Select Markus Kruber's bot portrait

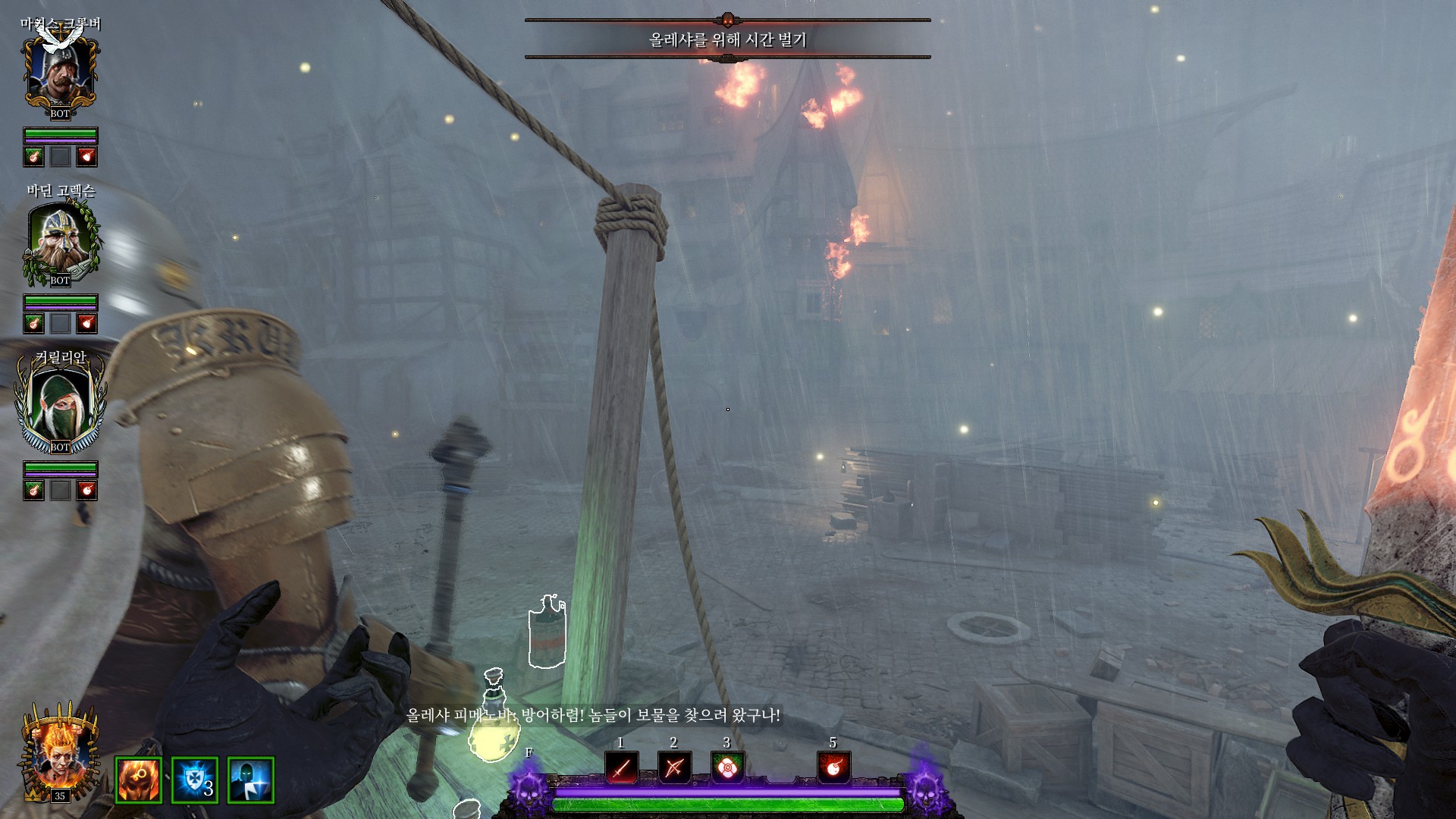(60, 74)
